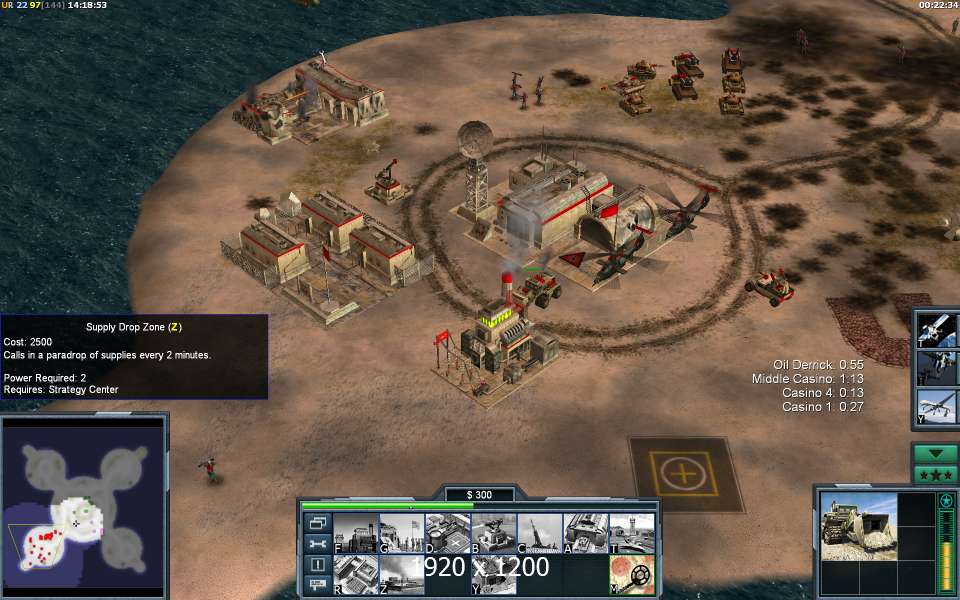
Task: Click the exclamation mark command bar button
Action: (x=318, y=565)
